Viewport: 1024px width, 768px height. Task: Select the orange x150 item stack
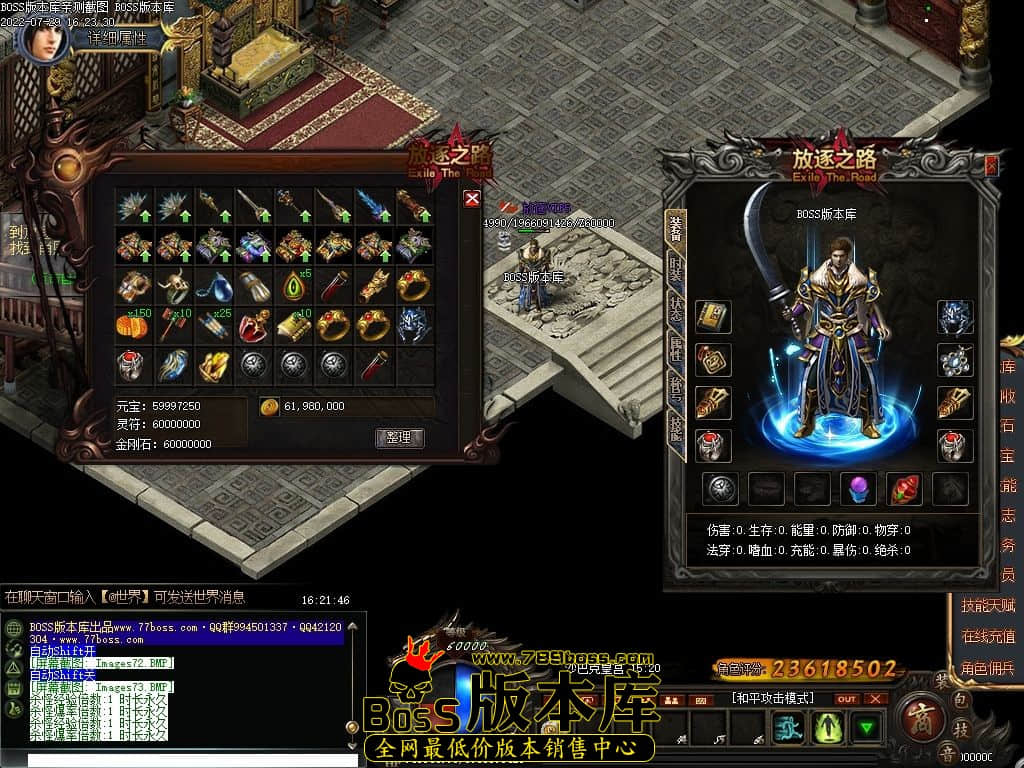point(134,326)
